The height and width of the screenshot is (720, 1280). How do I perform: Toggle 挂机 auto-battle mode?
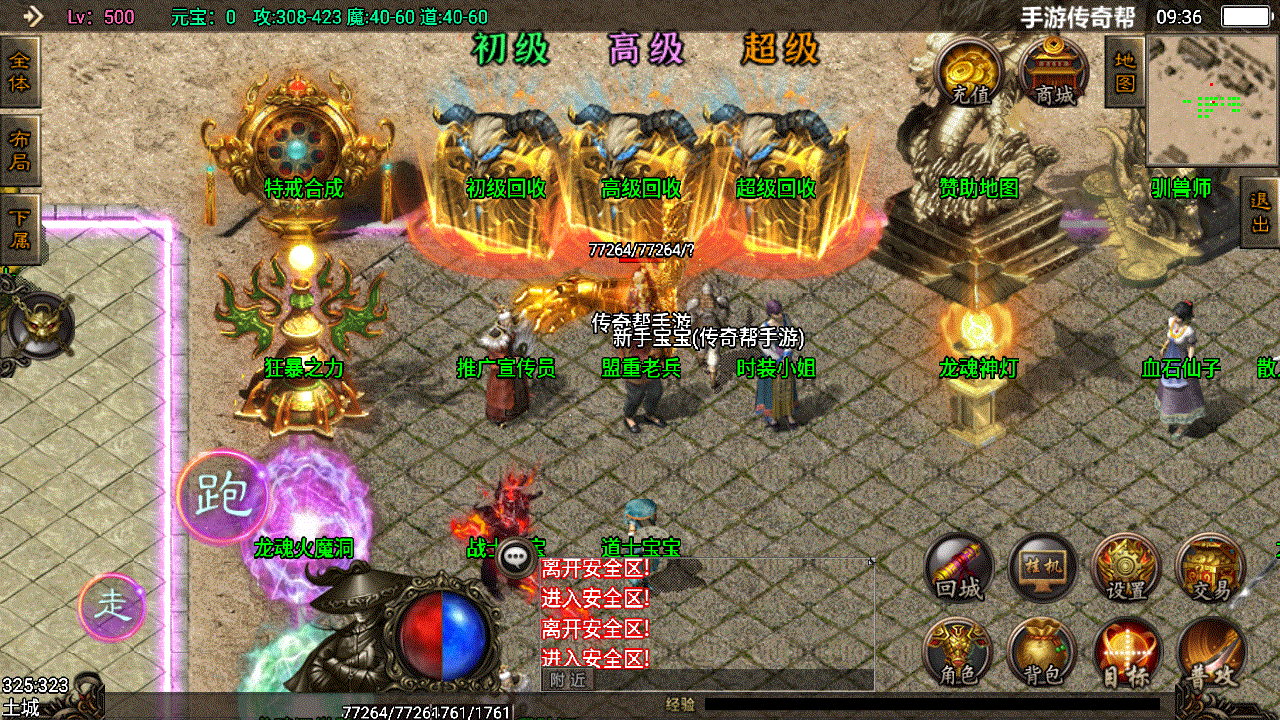(x=1042, y=566)
